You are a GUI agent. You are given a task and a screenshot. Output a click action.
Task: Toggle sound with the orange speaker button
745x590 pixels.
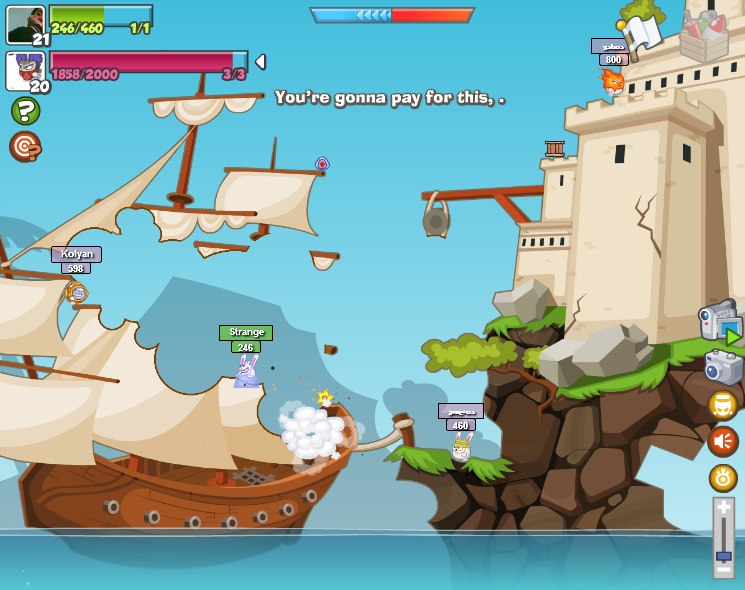[x=723, y=441]
